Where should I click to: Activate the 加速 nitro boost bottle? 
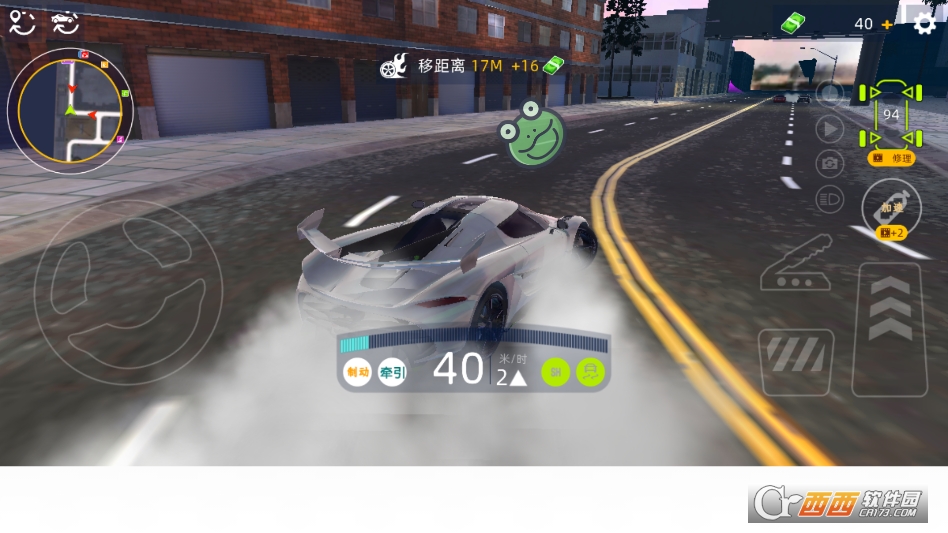891,207
